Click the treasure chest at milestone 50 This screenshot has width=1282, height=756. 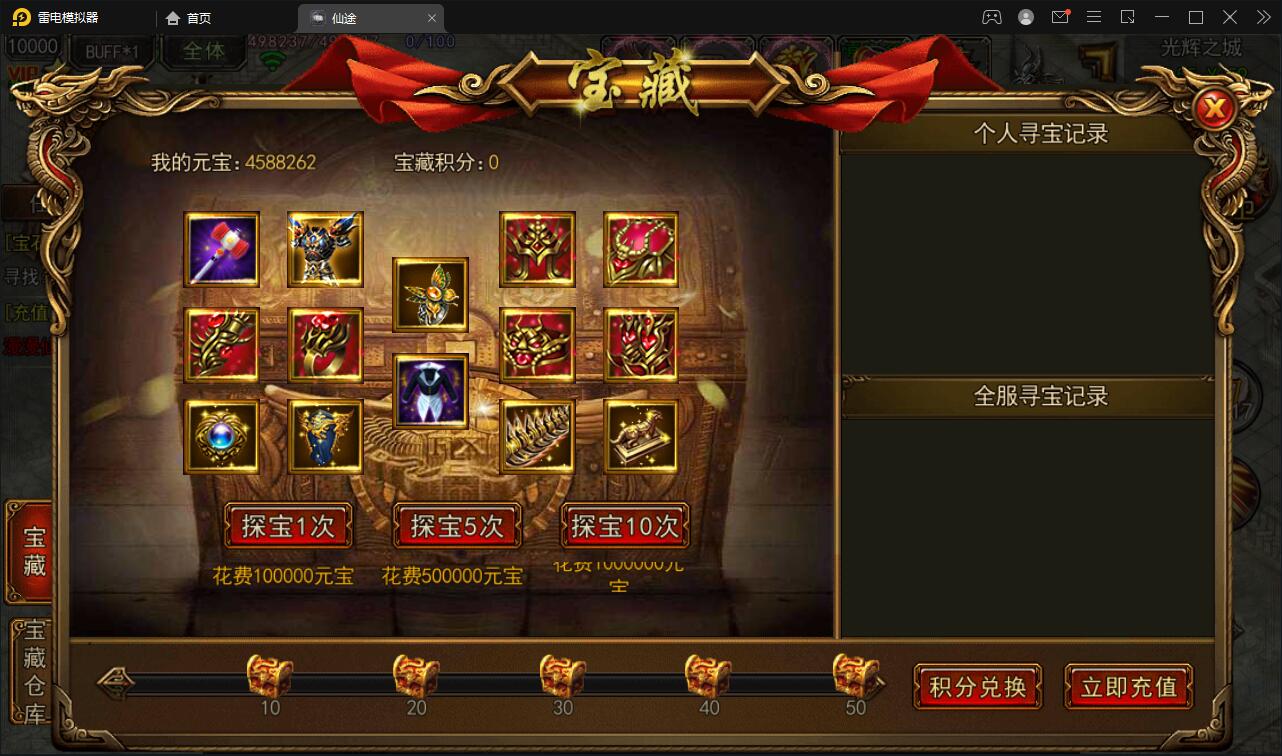click(x=855, y=676)
